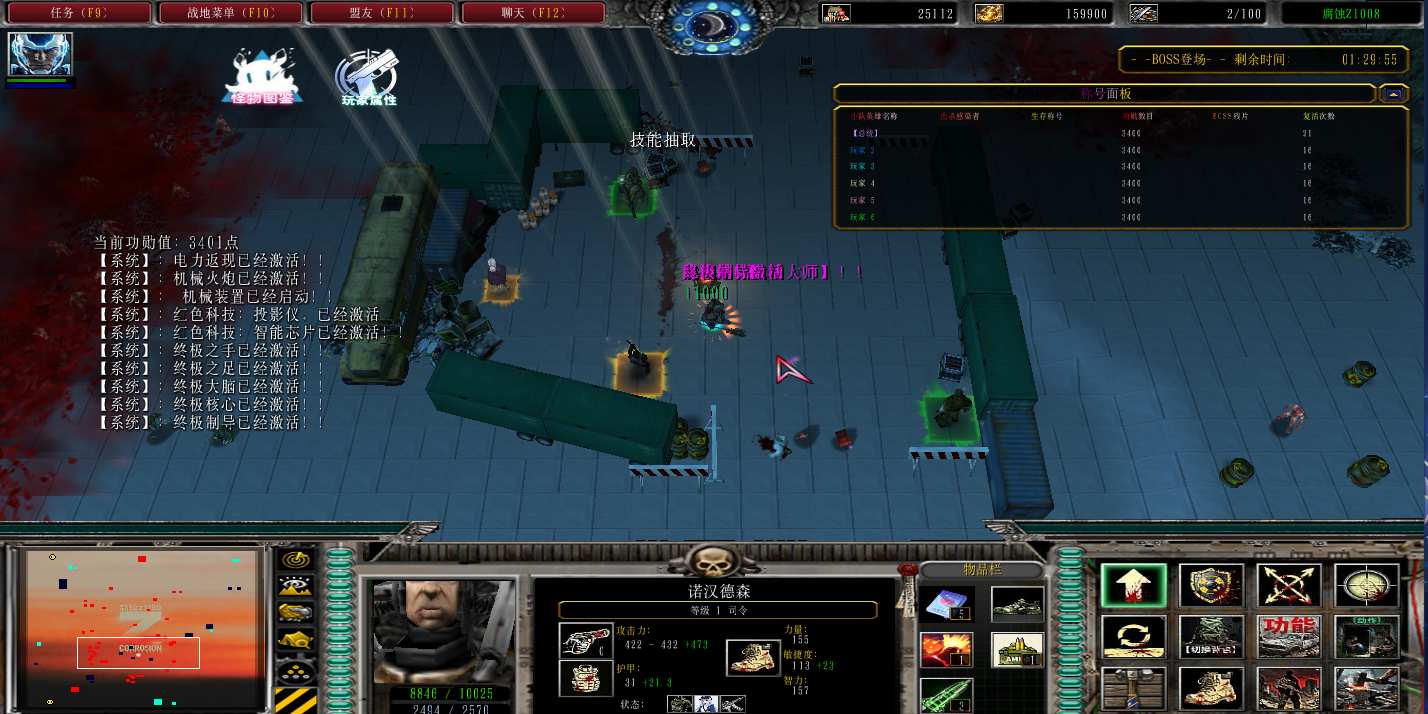This screenshot has width=1428, height=714.
Task: Open the 玩家属性 player attributes panel
Action: (x=368, y=76)
